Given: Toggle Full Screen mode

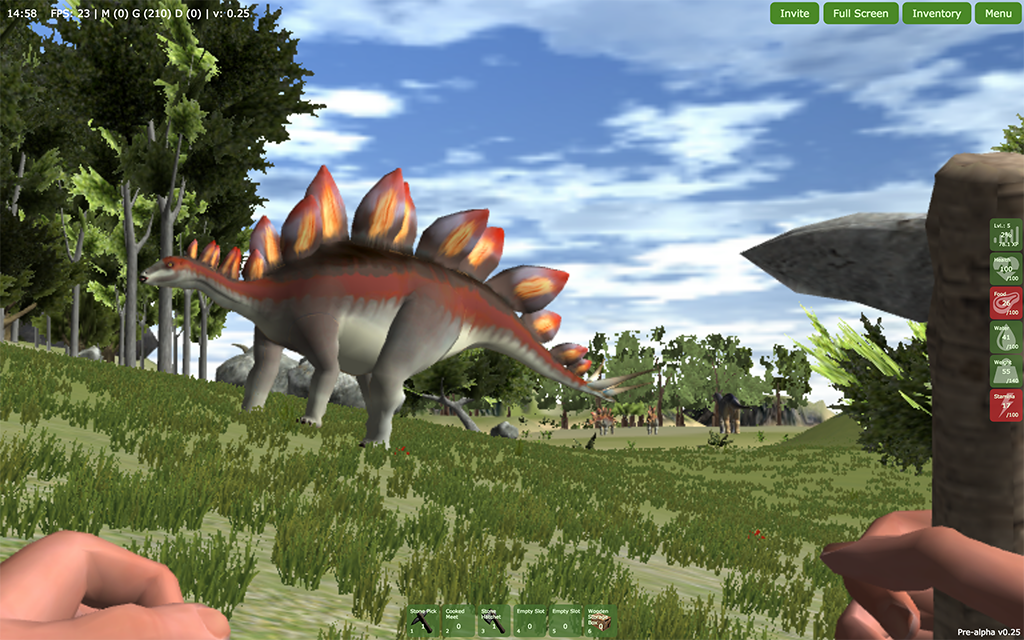Looking at the screenshot, I should coord(860,13).
